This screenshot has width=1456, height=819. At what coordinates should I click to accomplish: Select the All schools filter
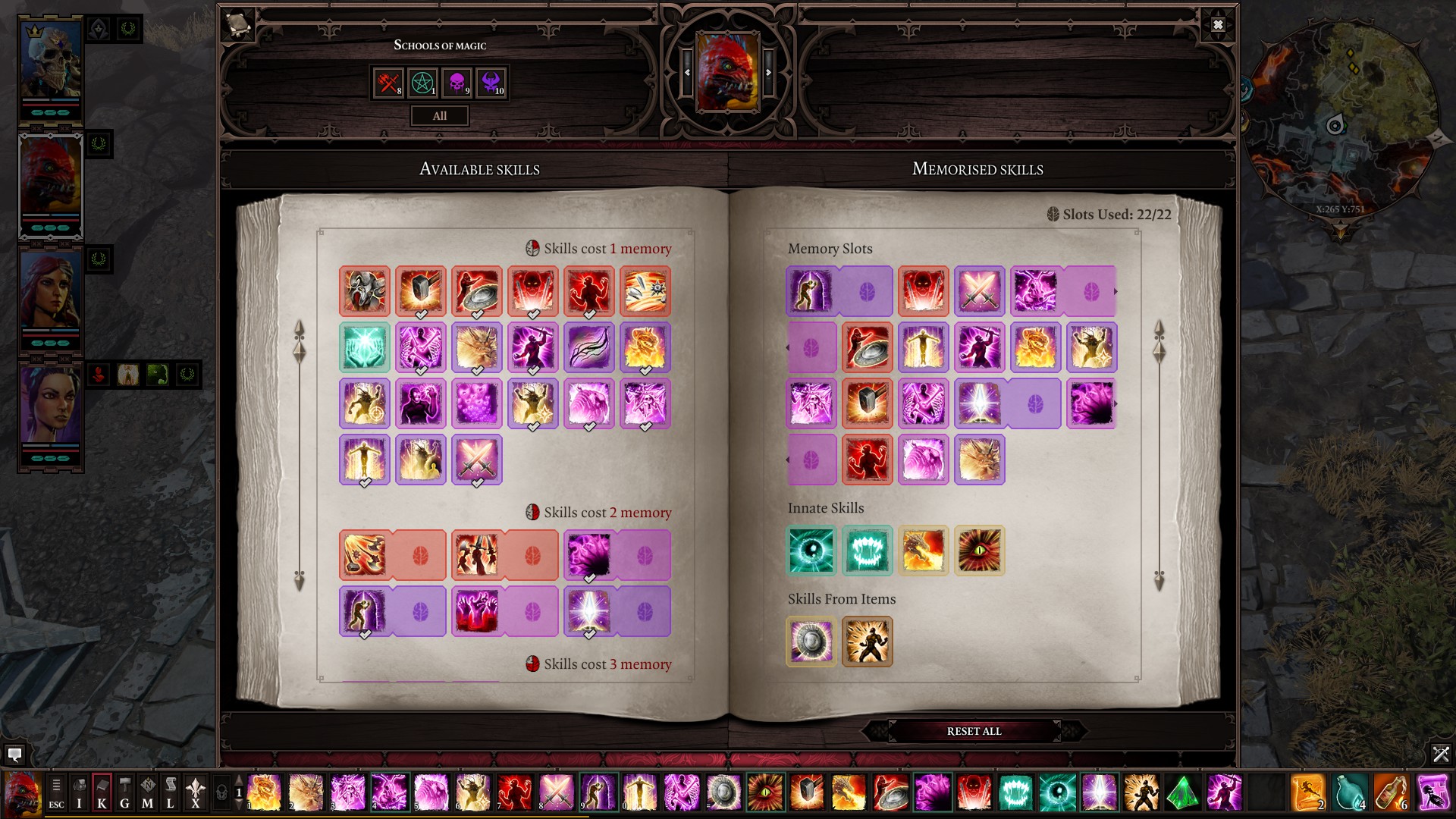point(440,116)
